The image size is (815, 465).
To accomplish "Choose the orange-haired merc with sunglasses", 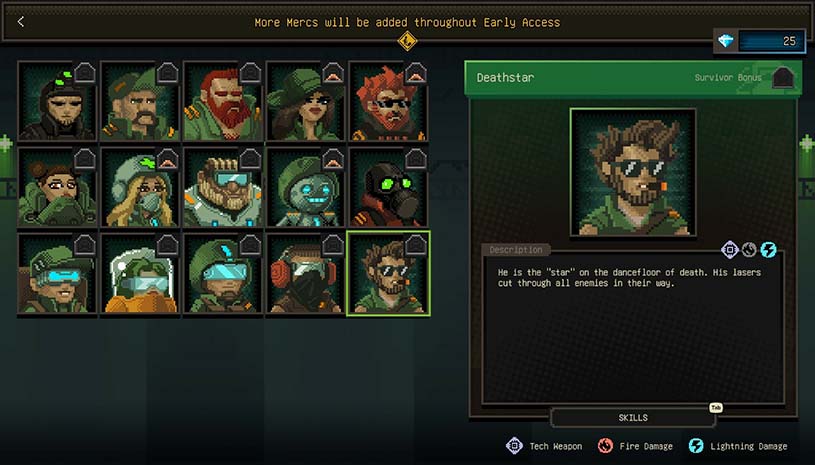I will 388,102.
